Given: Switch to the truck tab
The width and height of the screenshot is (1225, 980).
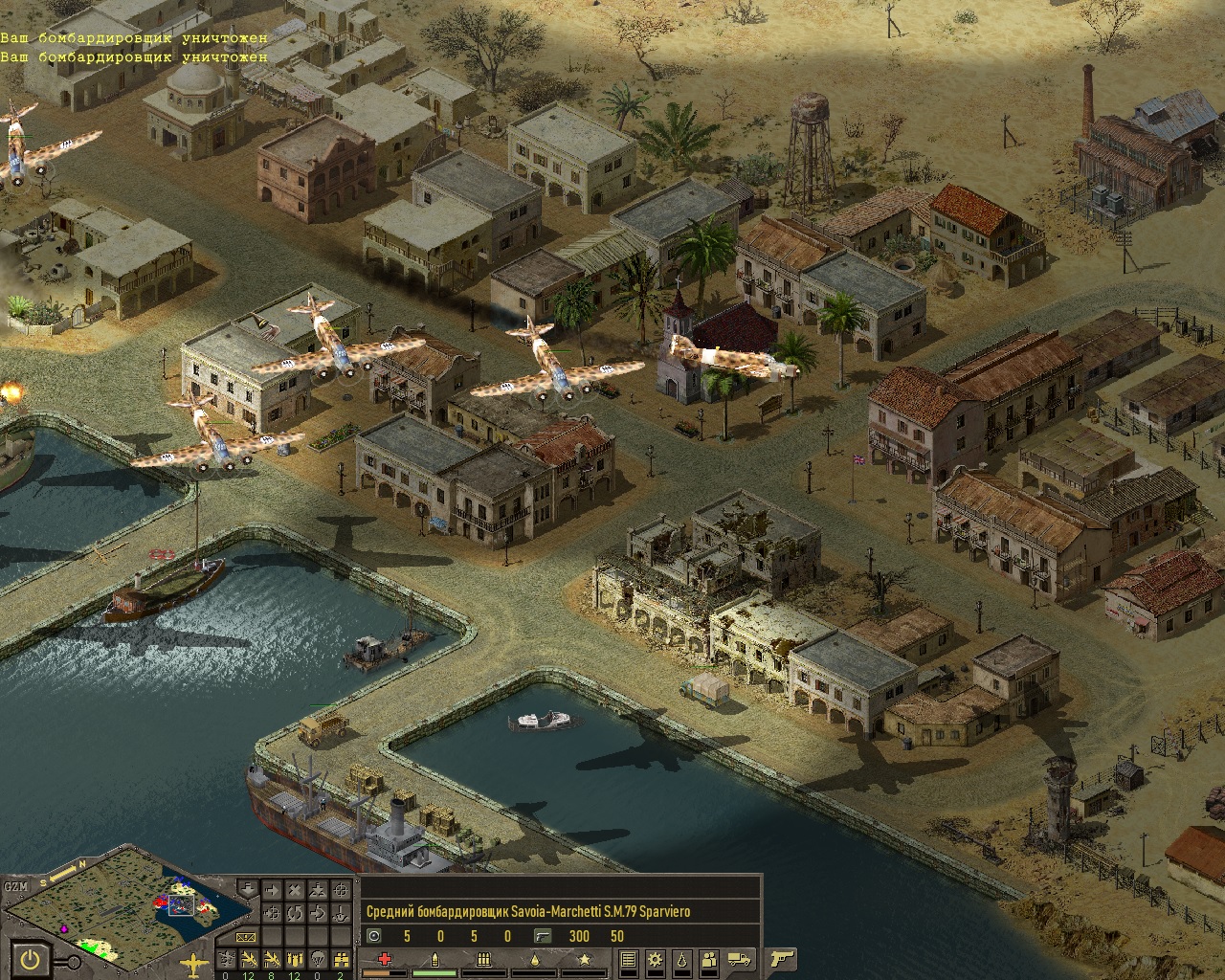Looking at the screenshot, I should pyautogui.click(x=739, y=960).
